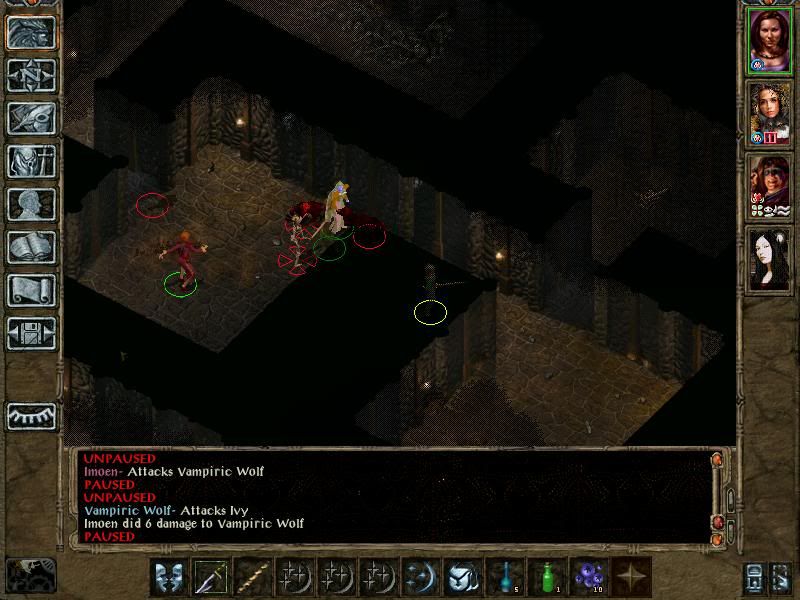The height and width of the screenshot is (600, 800).
Task: Use the green potion quick item
Action: coord(547,578)
